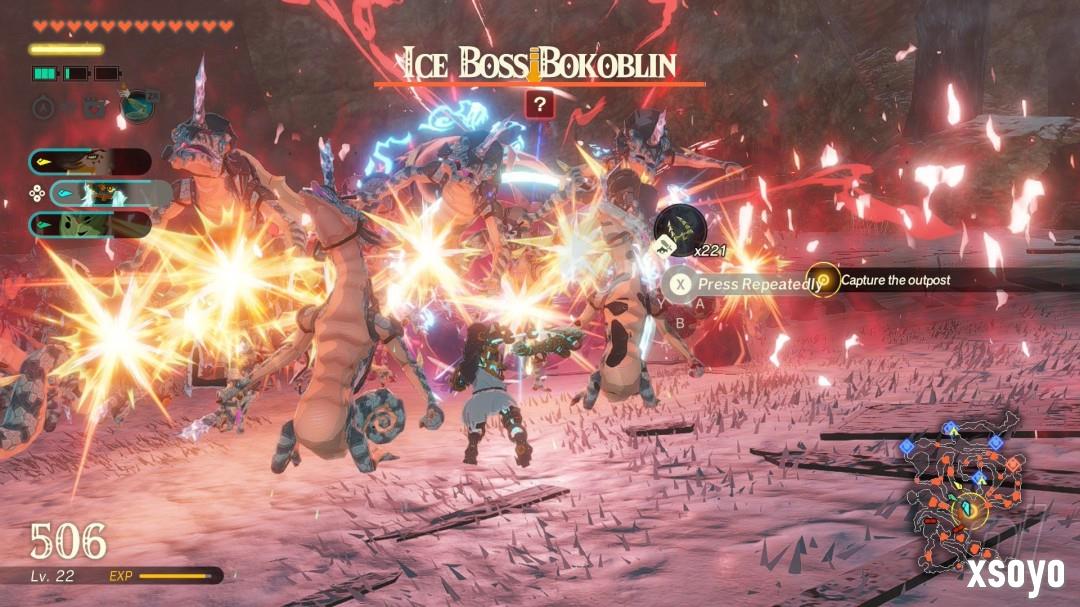1080x607 pixels.
Task: Click the Capture the outpost objective
Action: 895,280
